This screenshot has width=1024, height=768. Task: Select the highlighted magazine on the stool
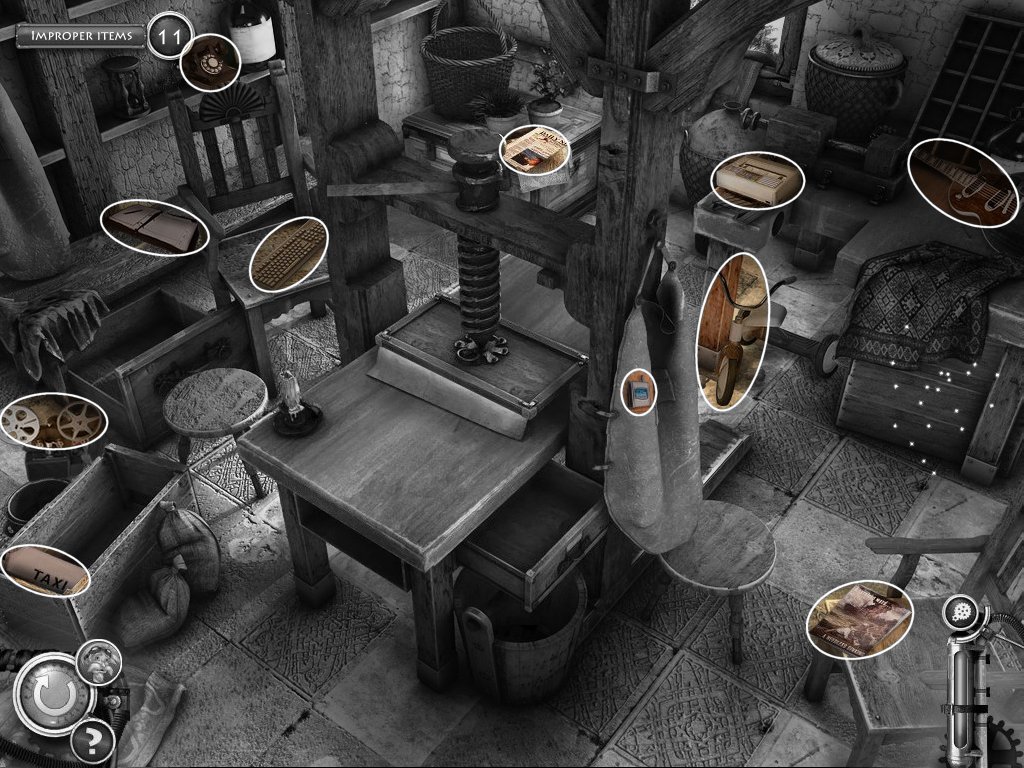(859, 619)
